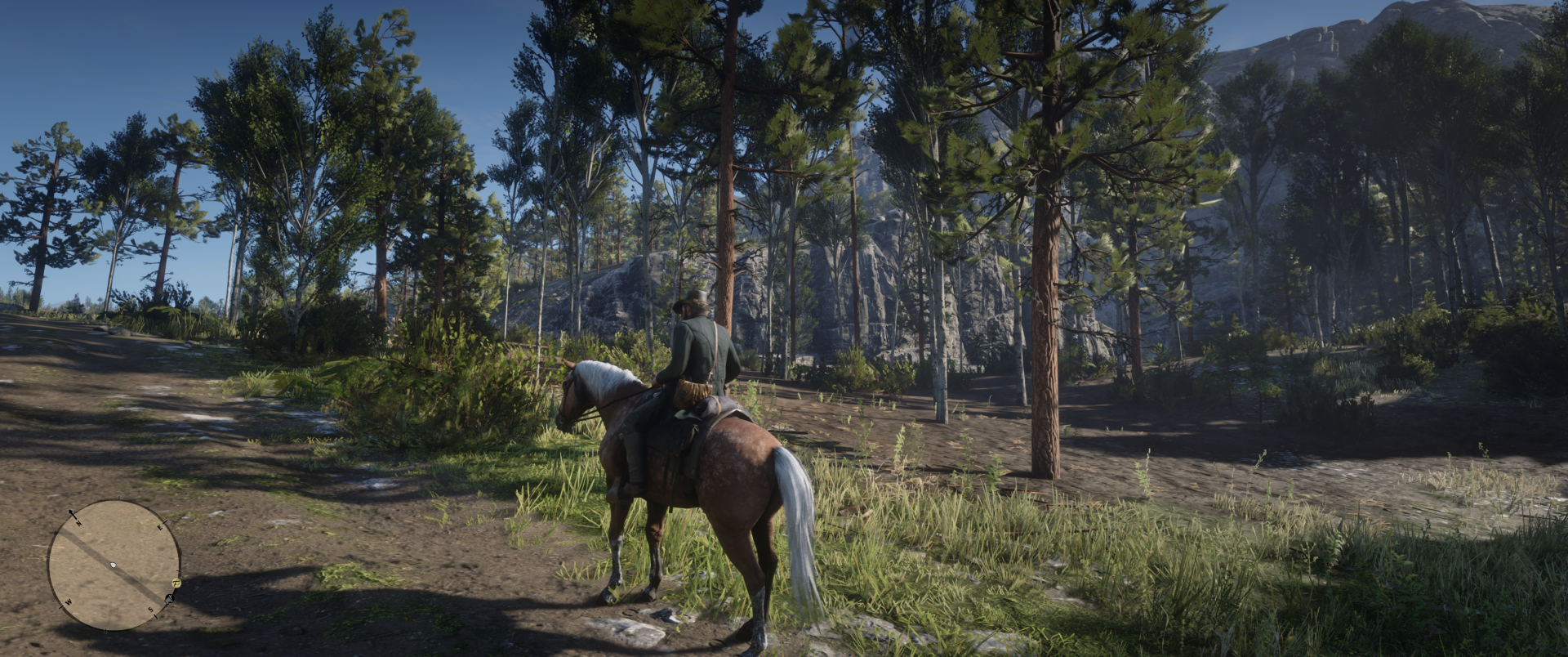Open the circular minimap
The width and height of the screenshot is (1568, 657).
114,565
